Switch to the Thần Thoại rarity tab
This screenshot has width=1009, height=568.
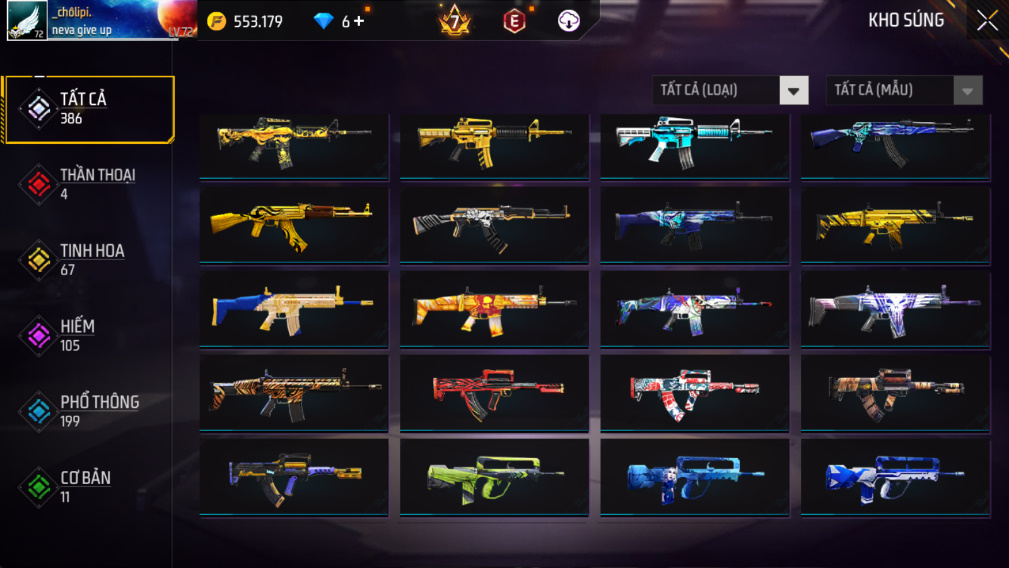[x=89, y=183]
